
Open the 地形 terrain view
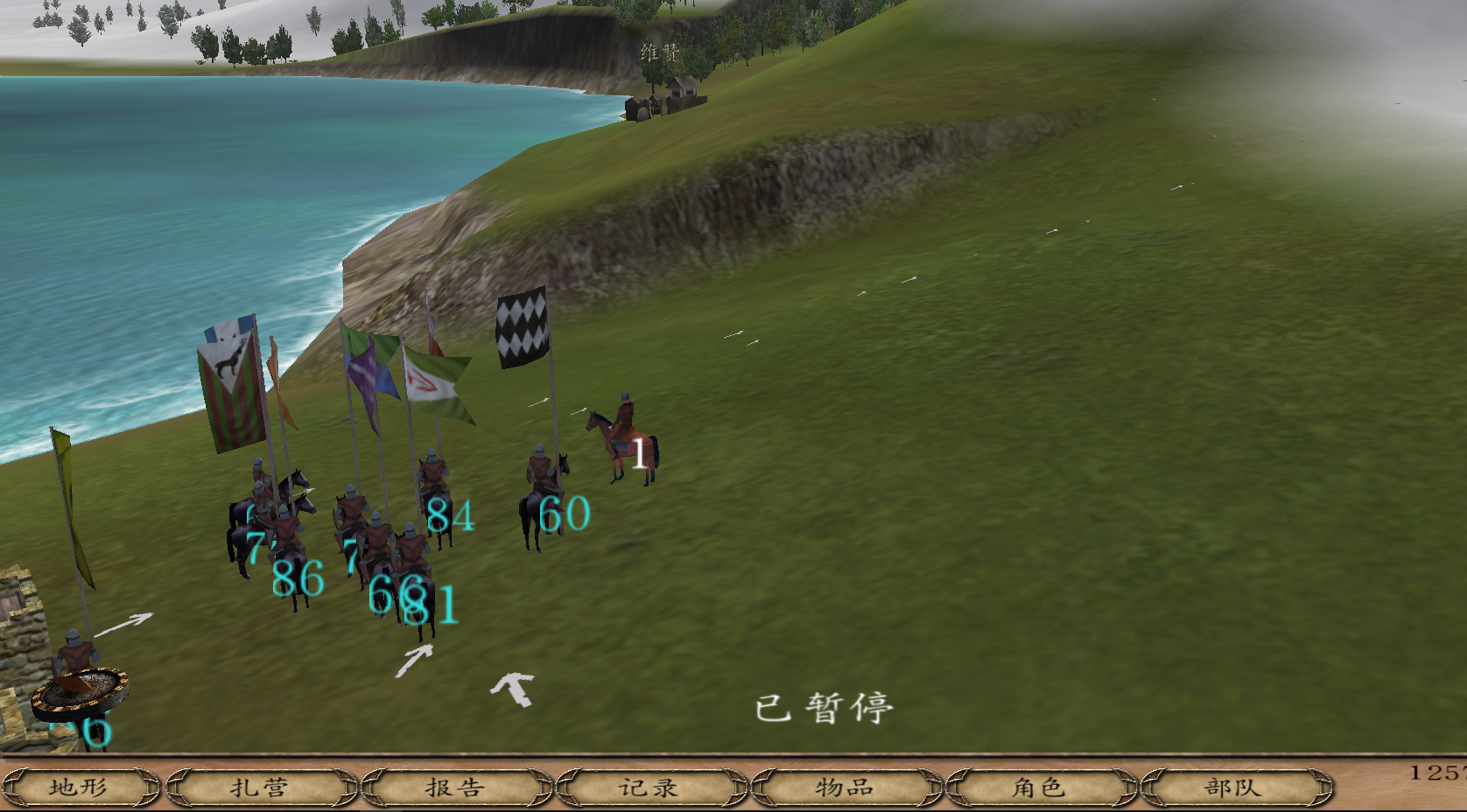(79, 787)
